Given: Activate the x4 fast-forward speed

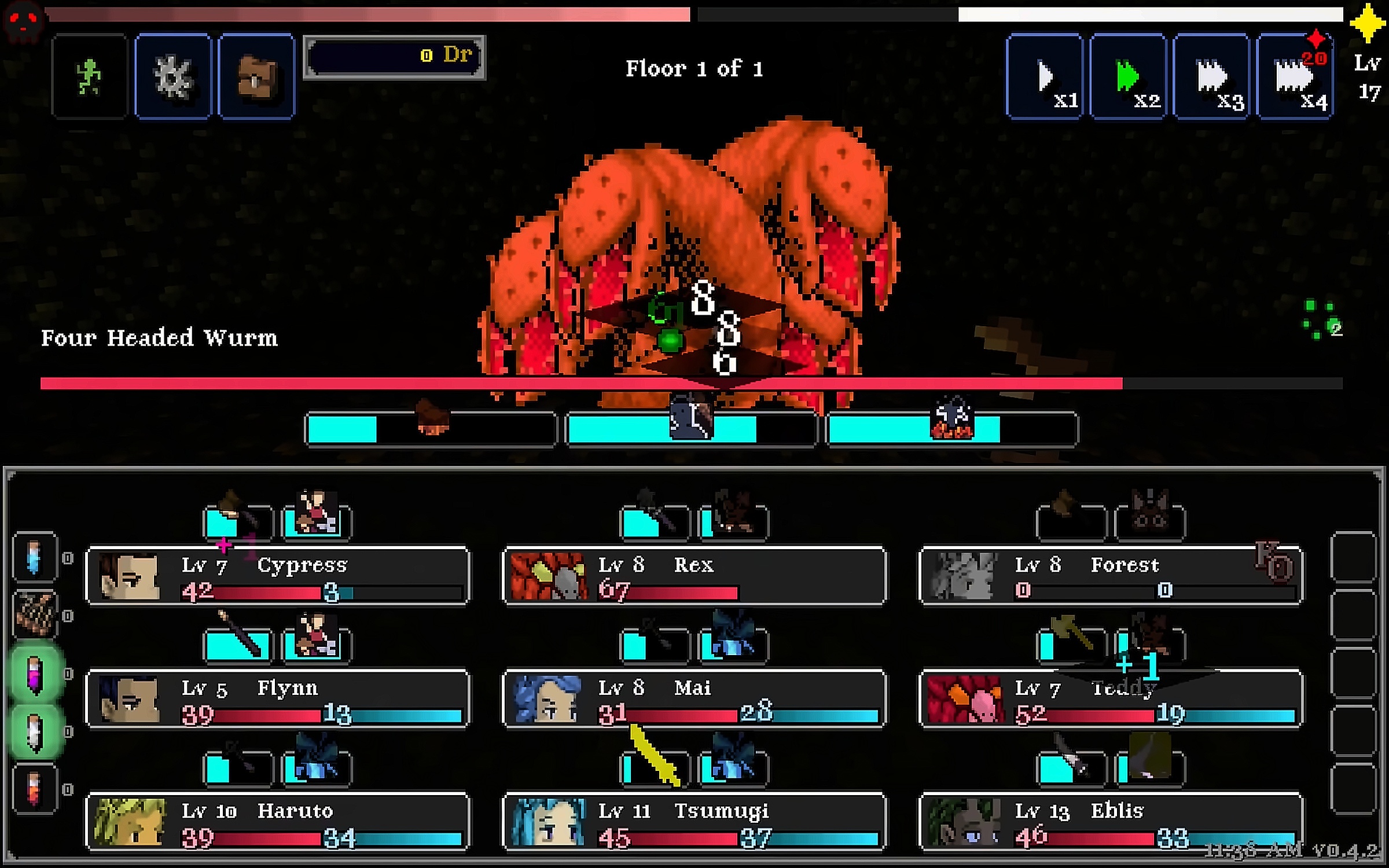Looking at the screenshot, I should (1295, 76).
